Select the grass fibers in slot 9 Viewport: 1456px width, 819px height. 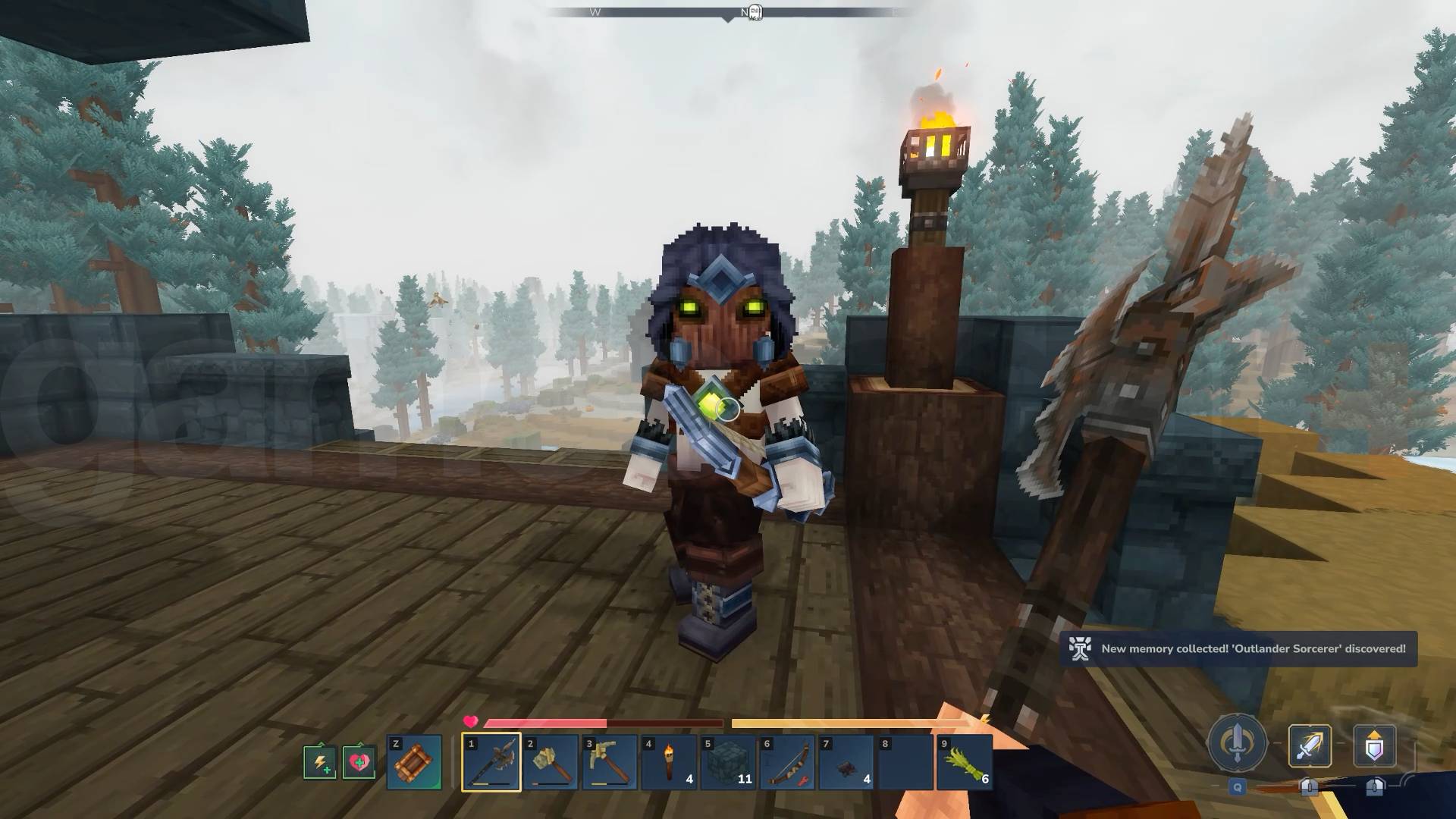pyautogui.click(x=964, y=762)
